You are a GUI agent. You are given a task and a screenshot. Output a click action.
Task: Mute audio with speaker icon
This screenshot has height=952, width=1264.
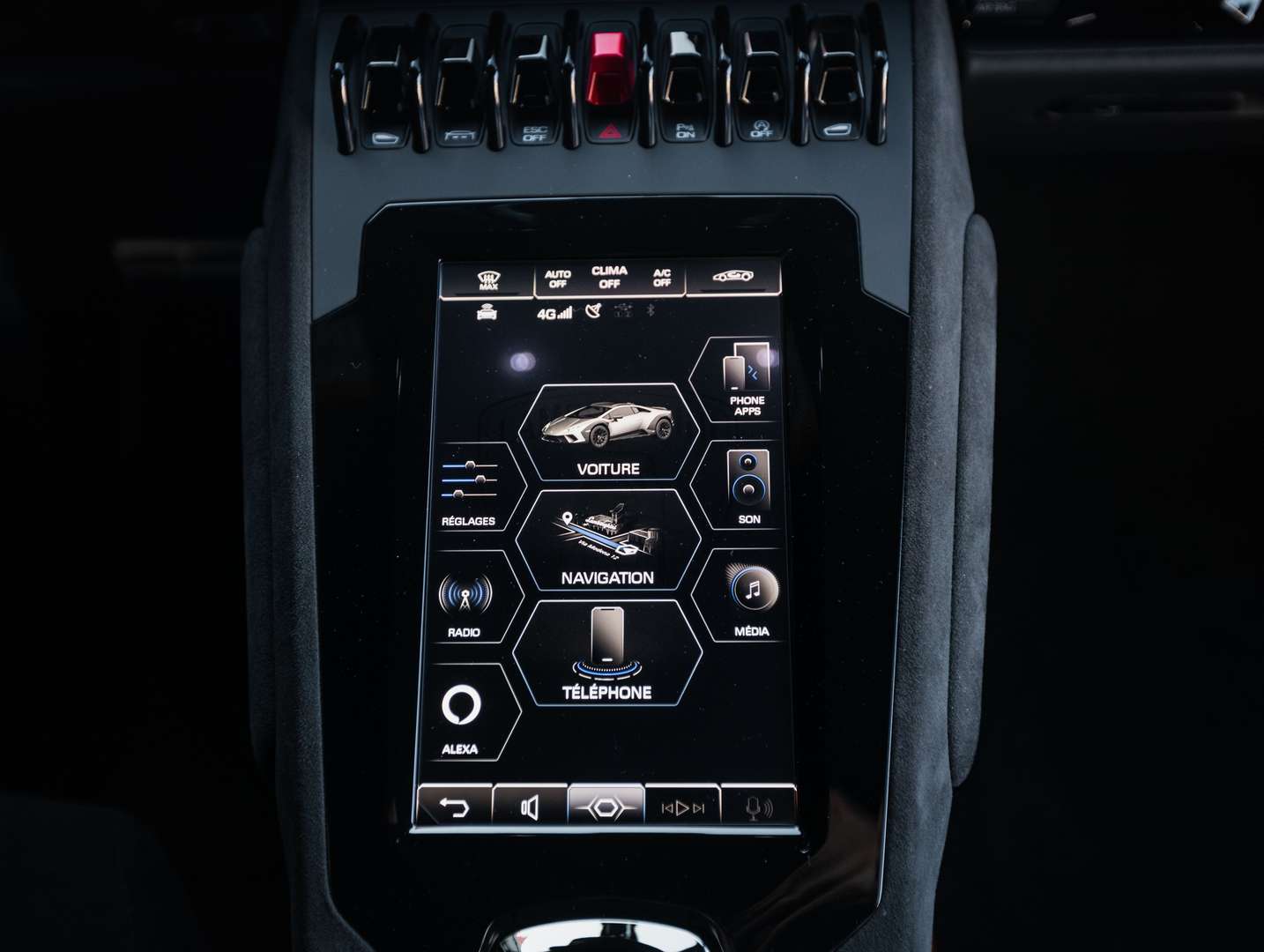coord(531,805)
